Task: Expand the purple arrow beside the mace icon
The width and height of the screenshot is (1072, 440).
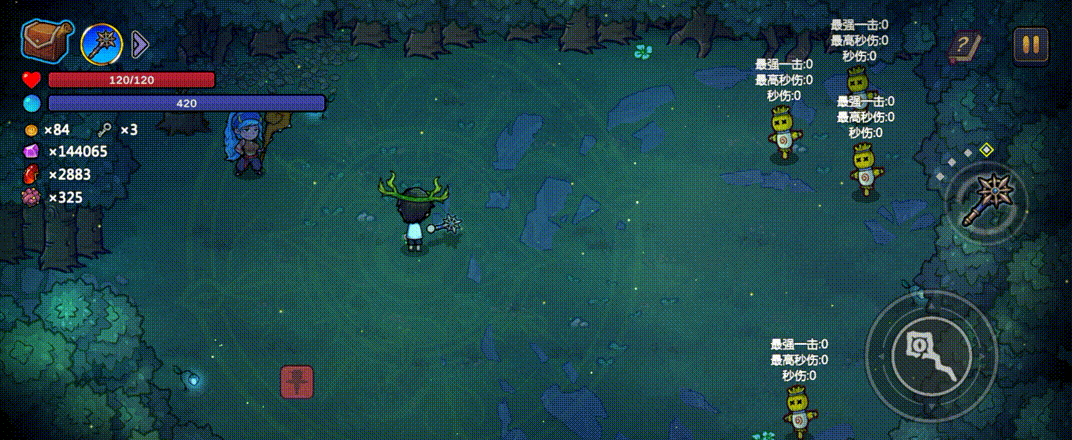Action: 140,44
